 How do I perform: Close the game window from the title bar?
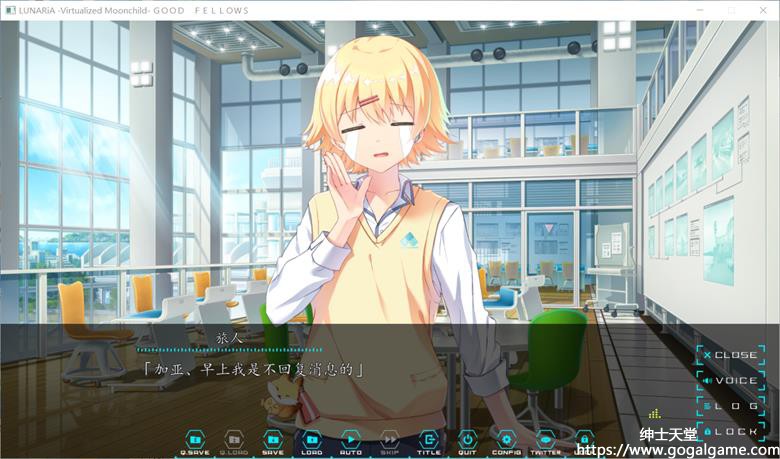[764, 10]
